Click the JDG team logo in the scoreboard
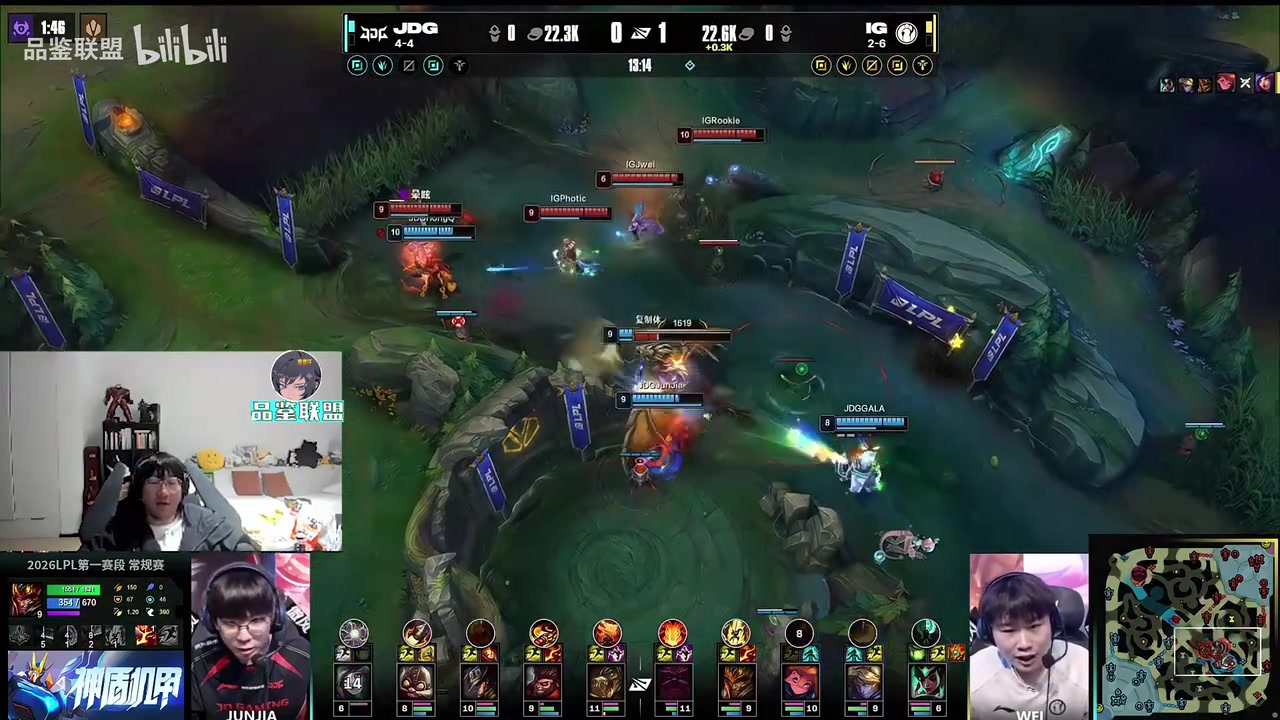This screenshot has height=720, width=1280. pos(374,32)
